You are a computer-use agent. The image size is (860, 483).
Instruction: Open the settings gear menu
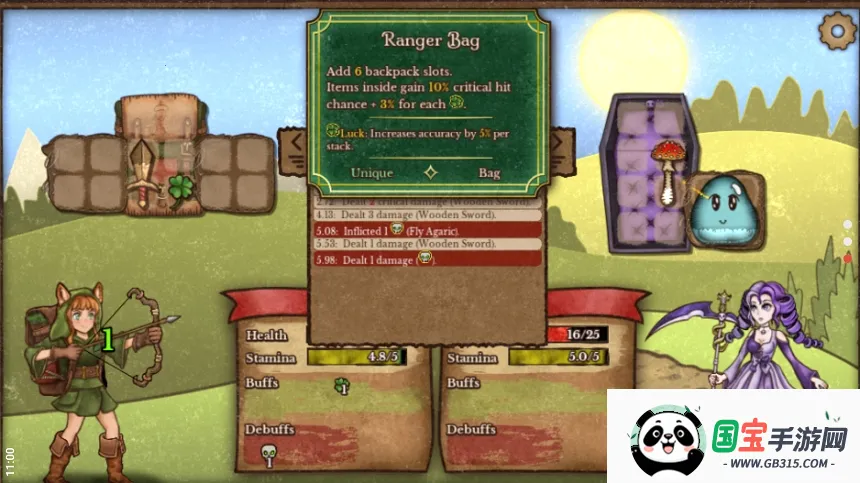click(836, 30)
